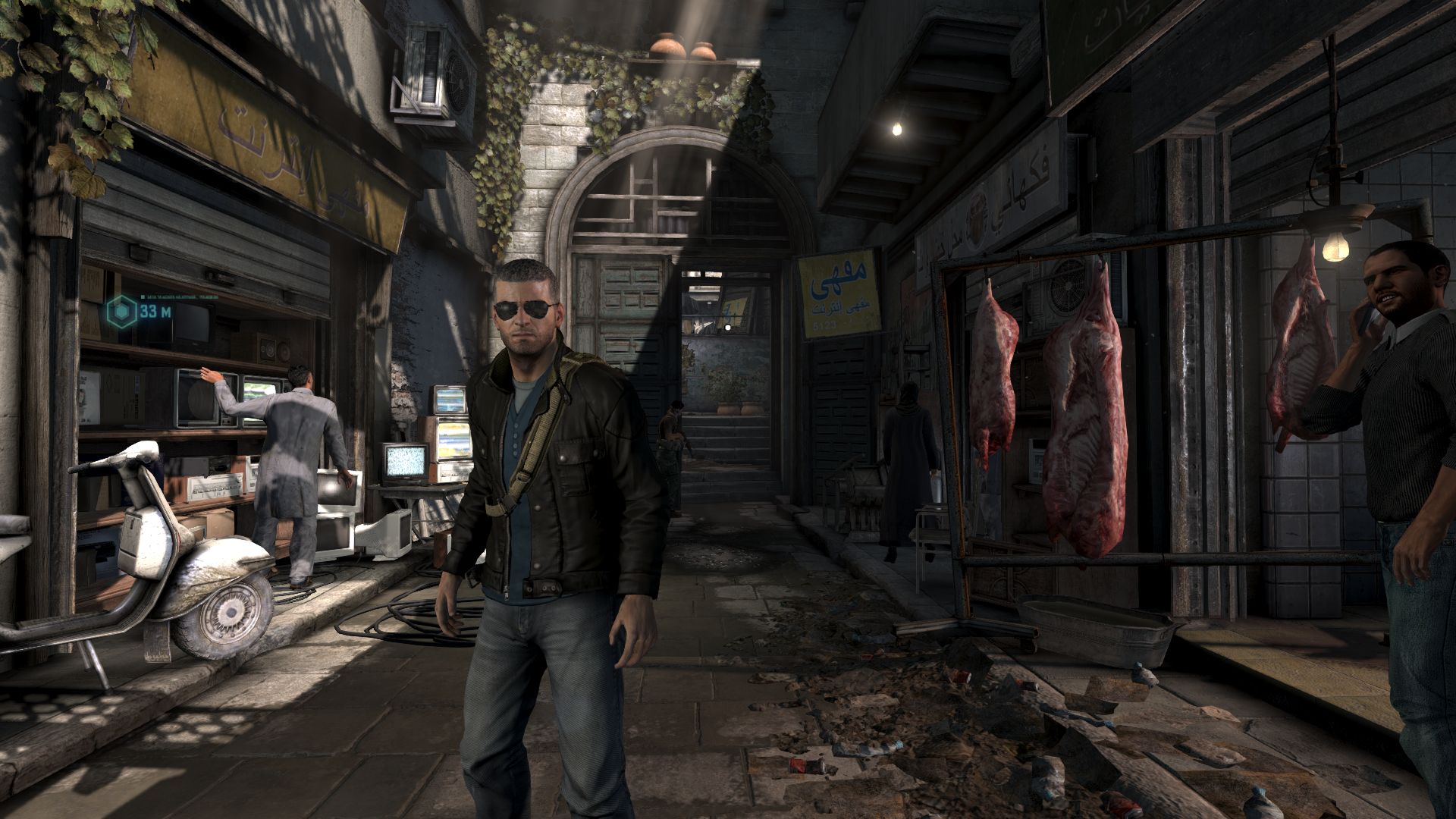Click the hexagonal objective waypoint marker
Screen dimensions: 1456x819
121,311
